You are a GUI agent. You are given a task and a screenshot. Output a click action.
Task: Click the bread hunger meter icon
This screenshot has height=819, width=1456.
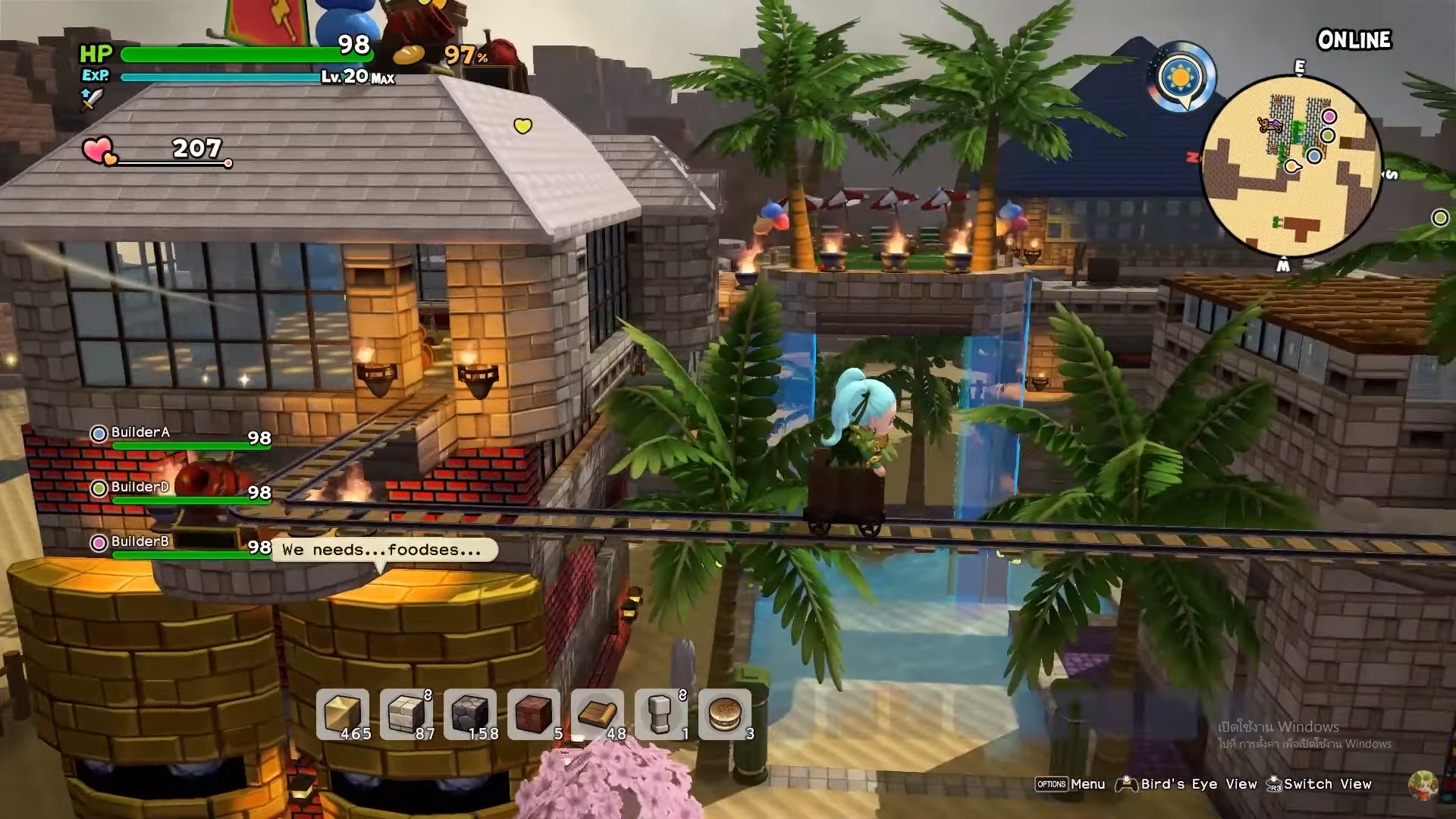tap(408, 55)
